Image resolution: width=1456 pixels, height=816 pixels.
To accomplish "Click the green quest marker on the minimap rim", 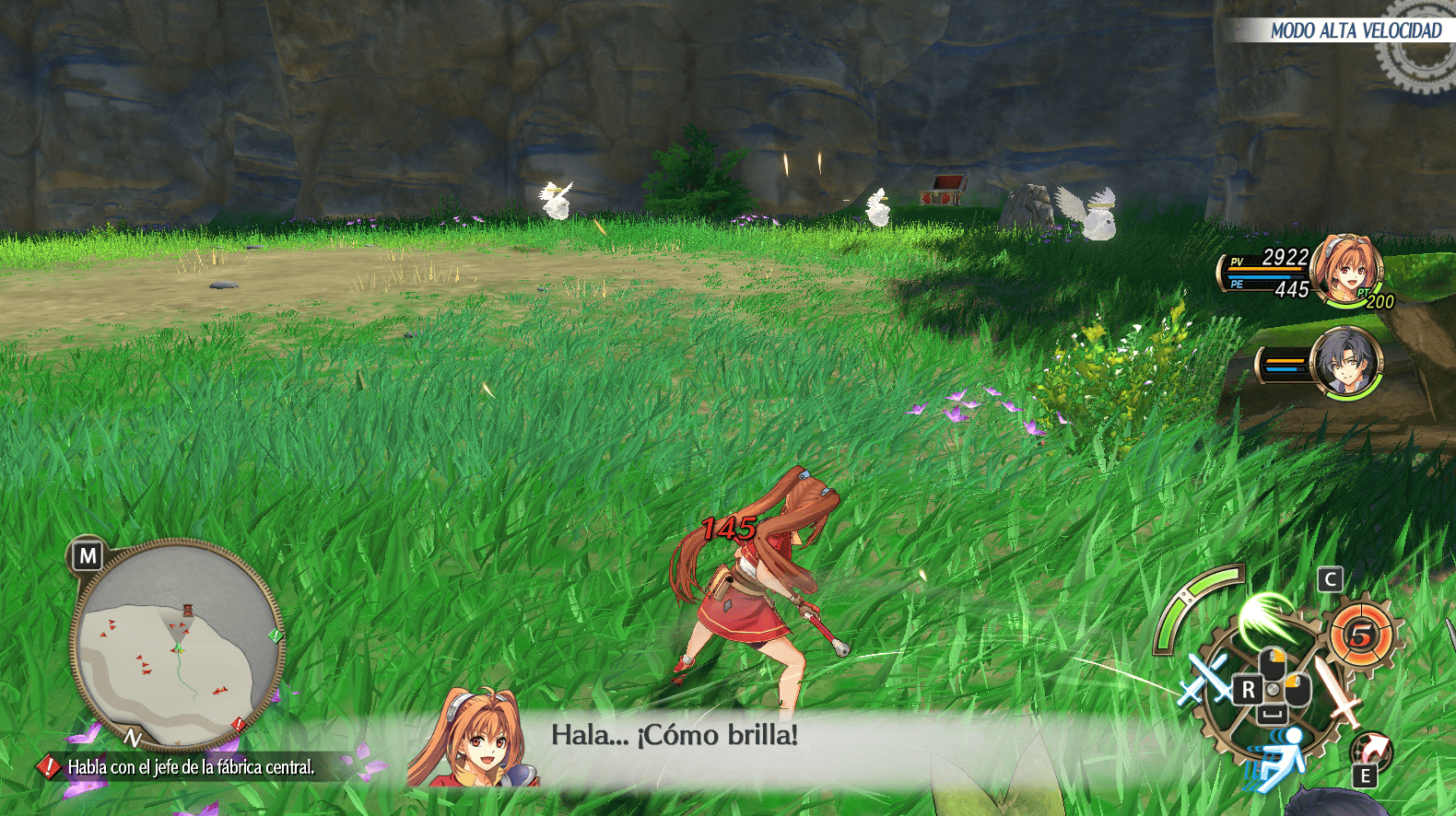I will 275,635.
